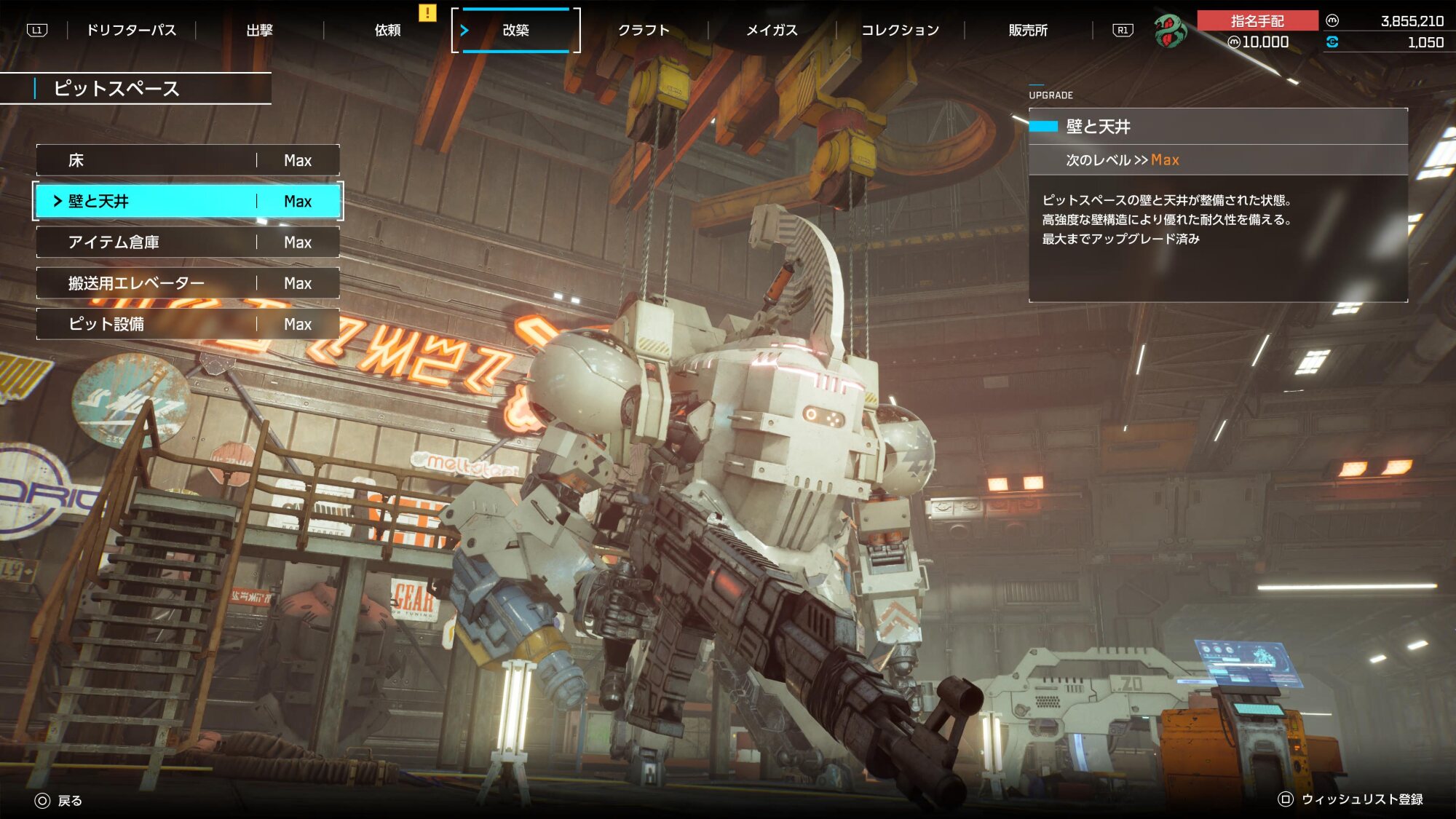Click the 戻る back button
Image resolution: width=1456 pixels, height=819 pixels.
click(58, 801)
